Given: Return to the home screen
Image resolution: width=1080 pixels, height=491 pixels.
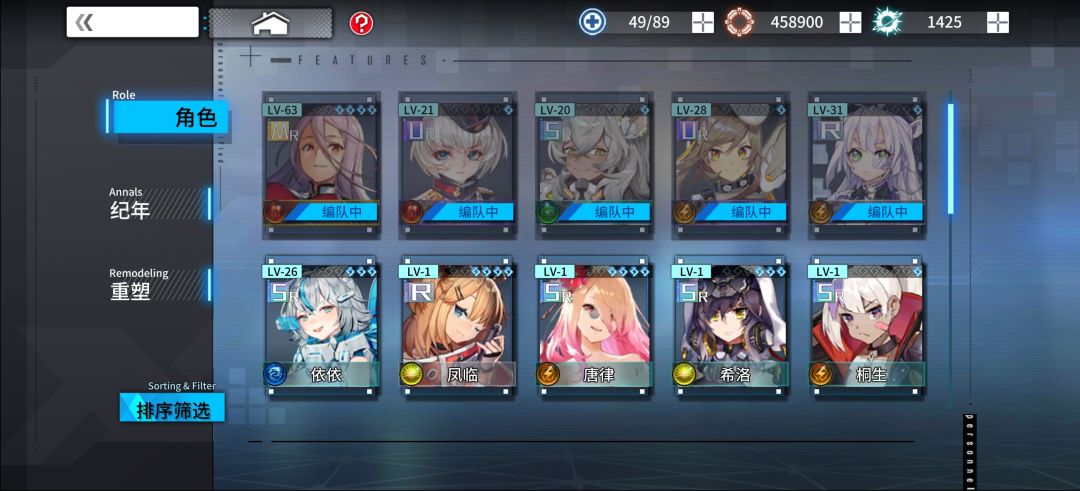Looking at the screenshot, I should [270, 22].
